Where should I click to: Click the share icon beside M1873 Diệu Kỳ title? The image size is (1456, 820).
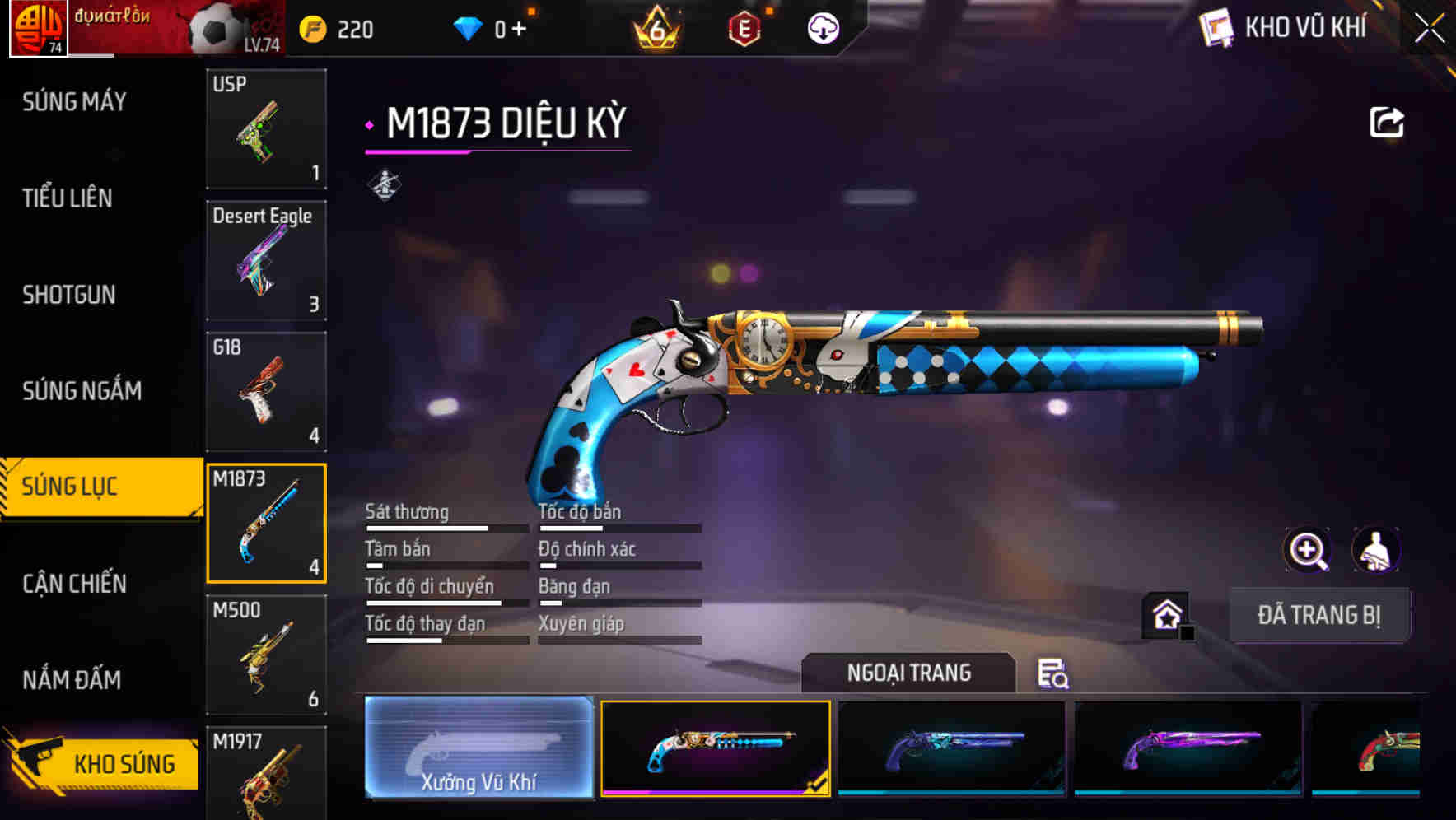1388,121
